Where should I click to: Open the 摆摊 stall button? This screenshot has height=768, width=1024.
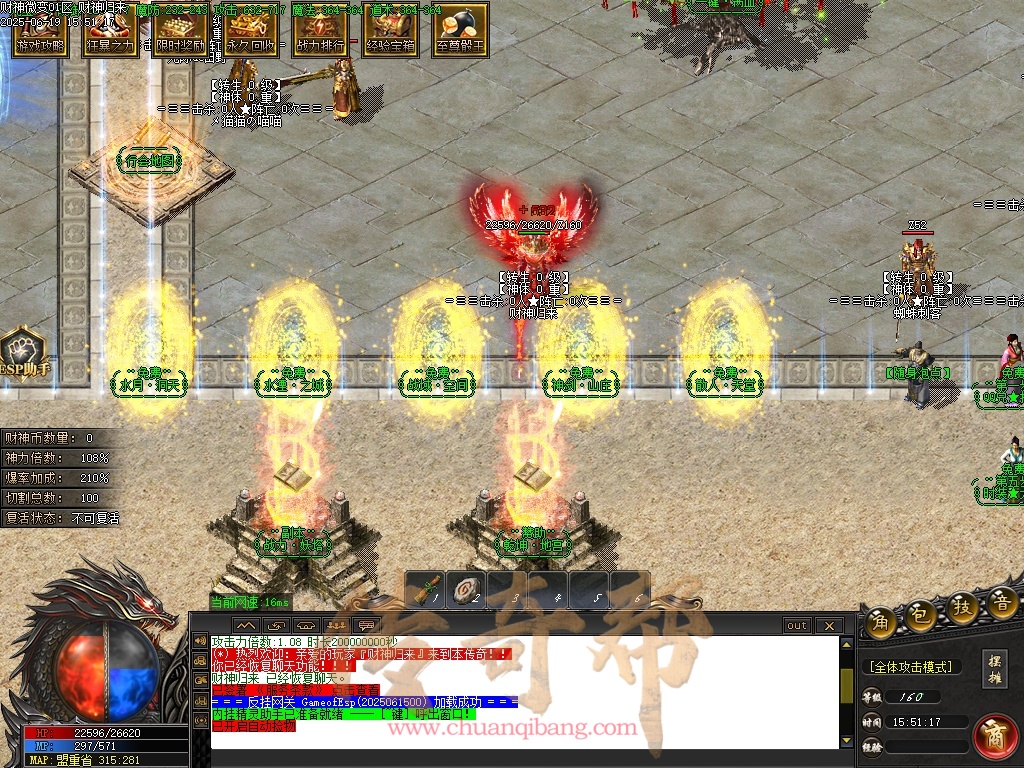[995, 669]
